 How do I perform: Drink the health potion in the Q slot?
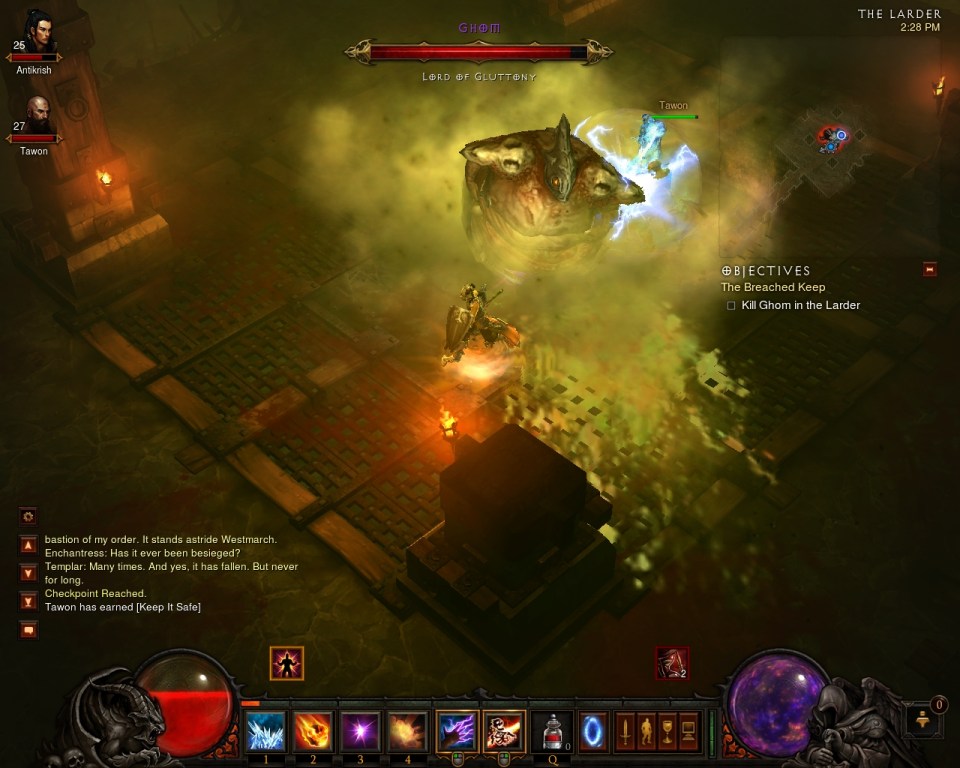(552, 731)
